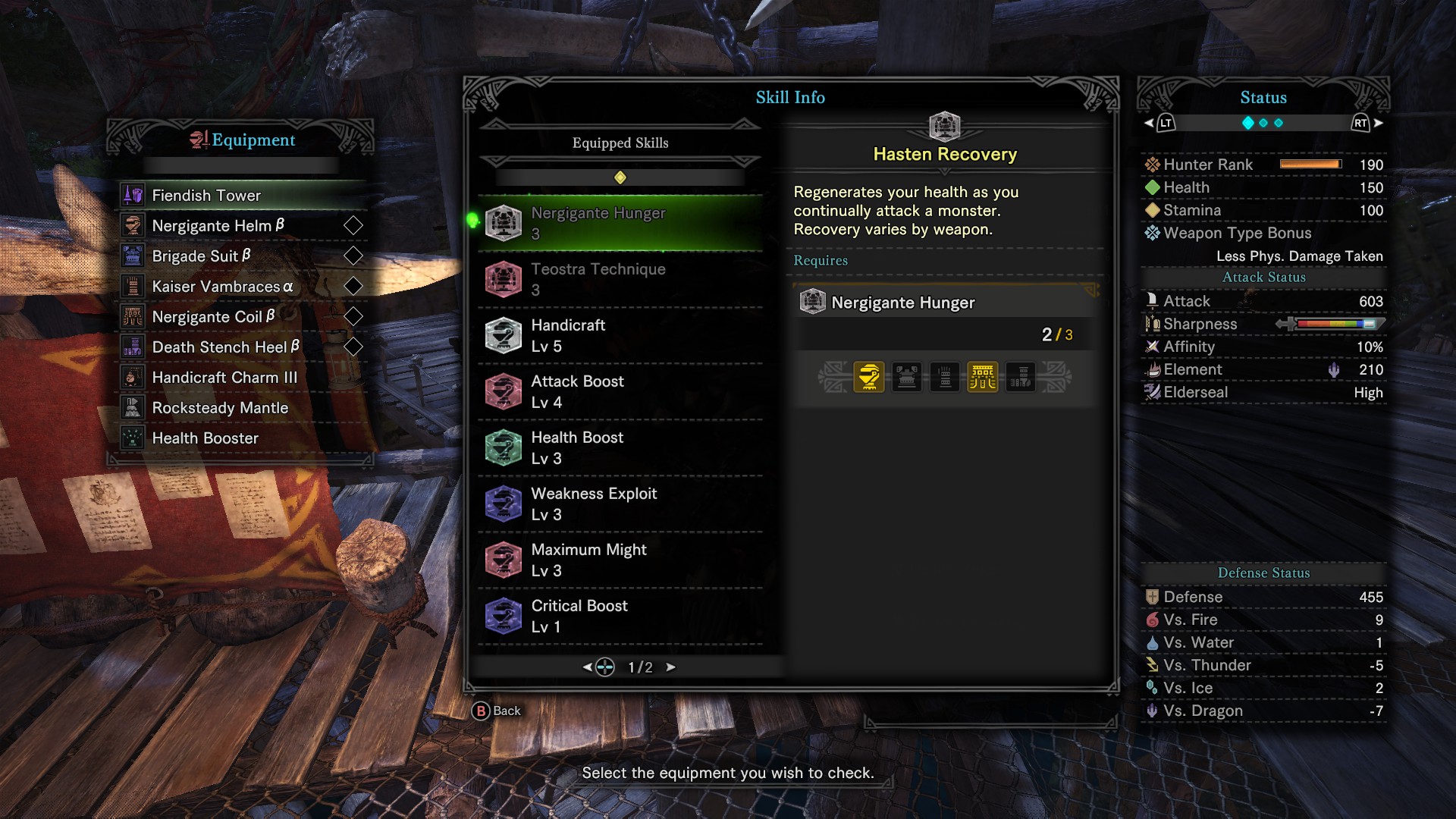Select the Critical Boost Lv 1 skill
The width and height of the screenshot is (1456, 819).
(620, 616)
